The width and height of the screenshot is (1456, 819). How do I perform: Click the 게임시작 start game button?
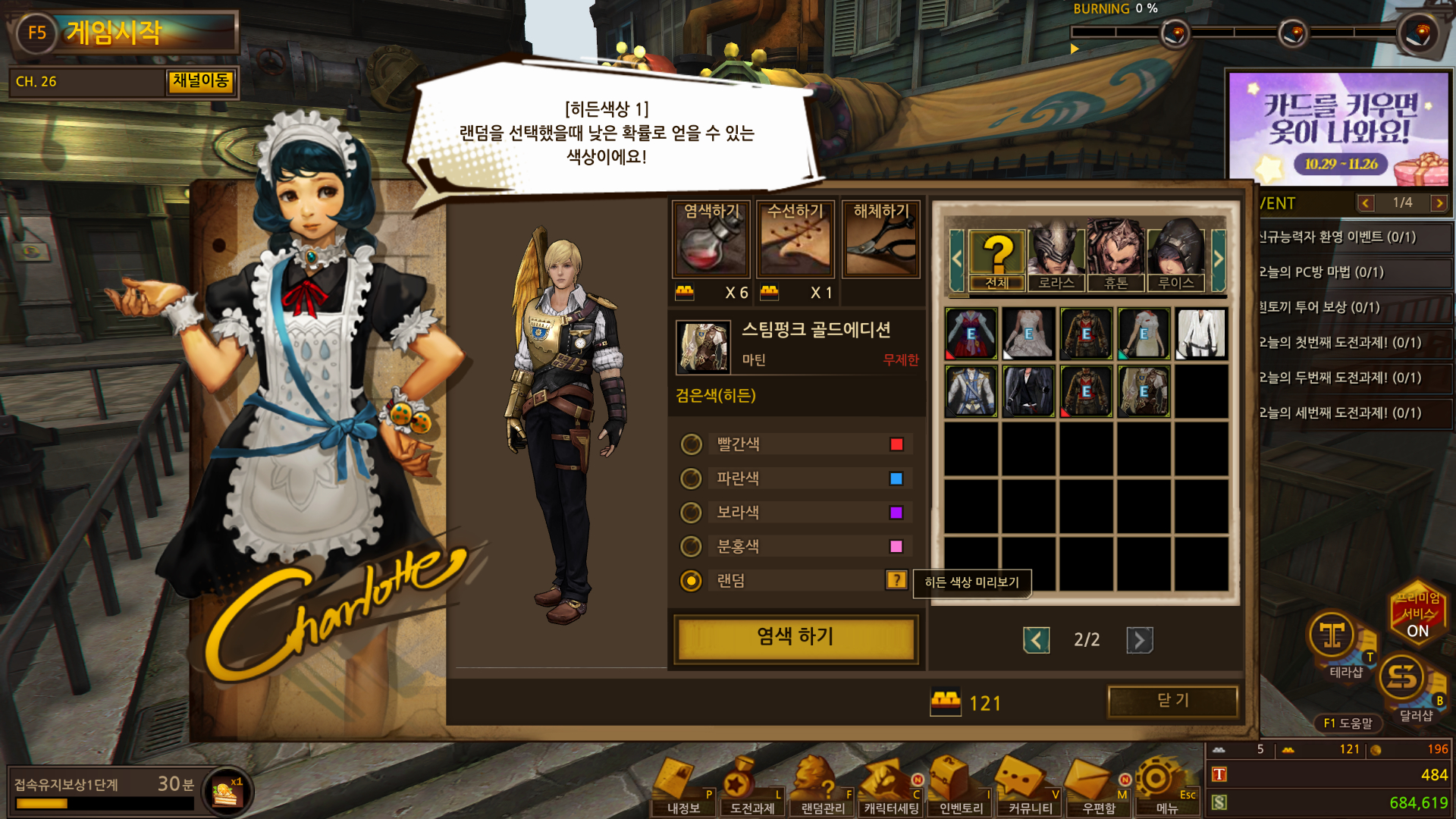coord(125,33)
